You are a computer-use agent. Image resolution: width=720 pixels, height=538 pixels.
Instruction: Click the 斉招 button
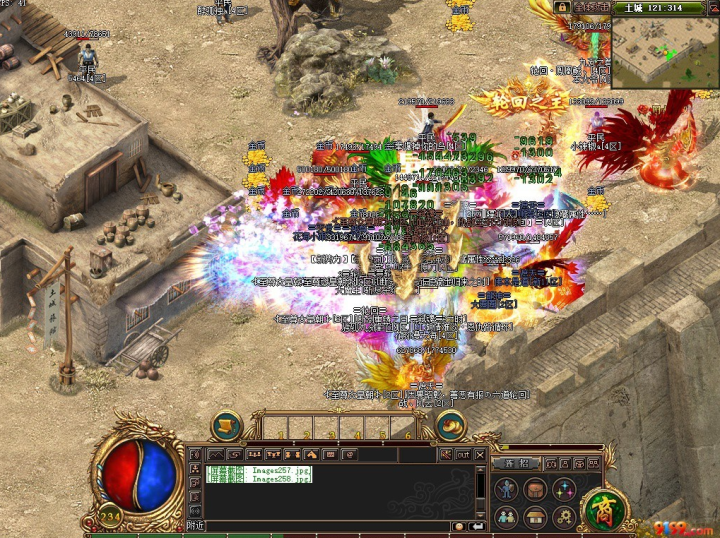click(516, 464)
